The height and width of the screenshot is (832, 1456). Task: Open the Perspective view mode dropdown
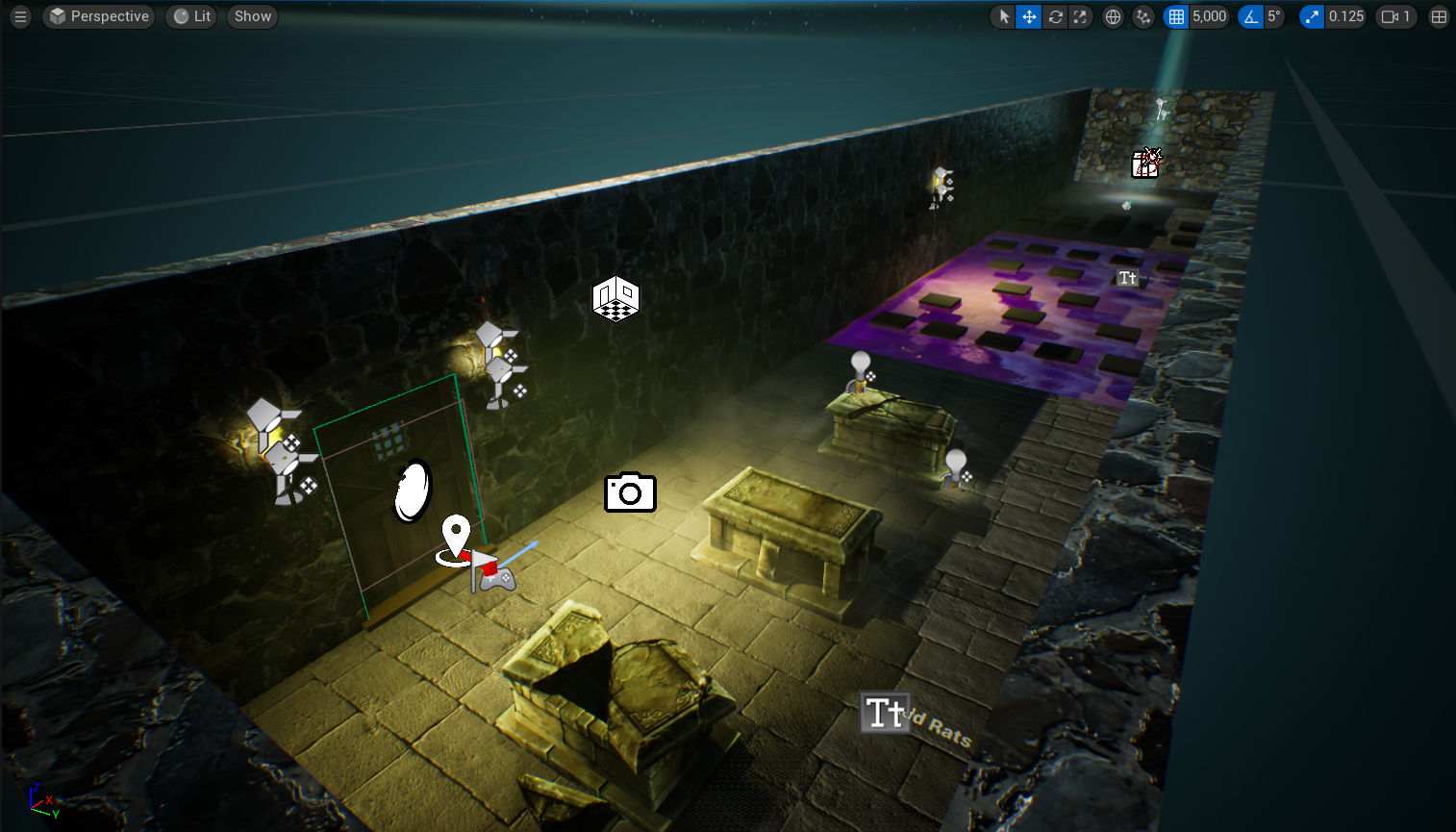click(99, 16)
